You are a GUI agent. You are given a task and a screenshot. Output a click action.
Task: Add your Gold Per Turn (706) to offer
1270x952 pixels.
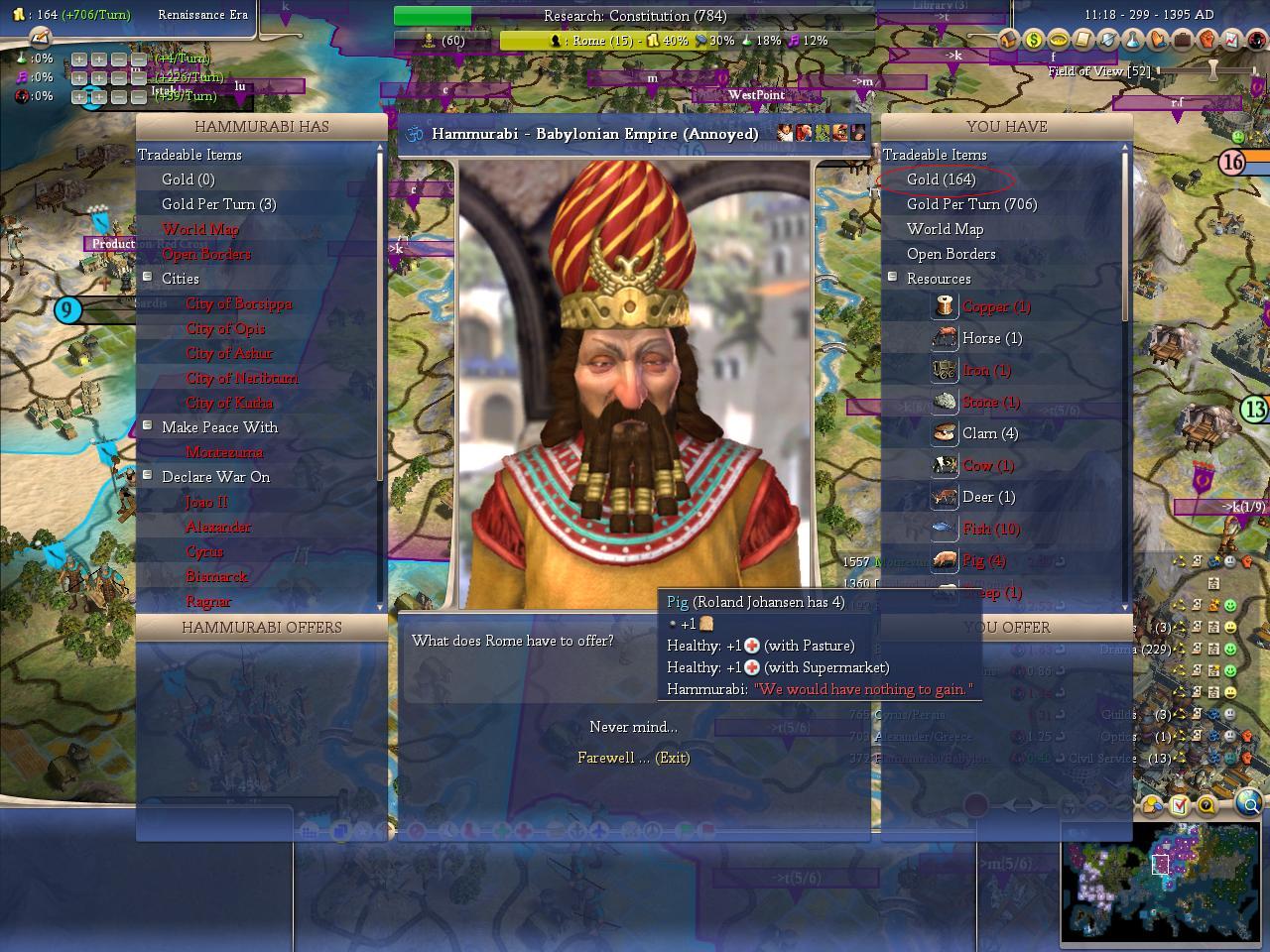click(x=971, y=204)
